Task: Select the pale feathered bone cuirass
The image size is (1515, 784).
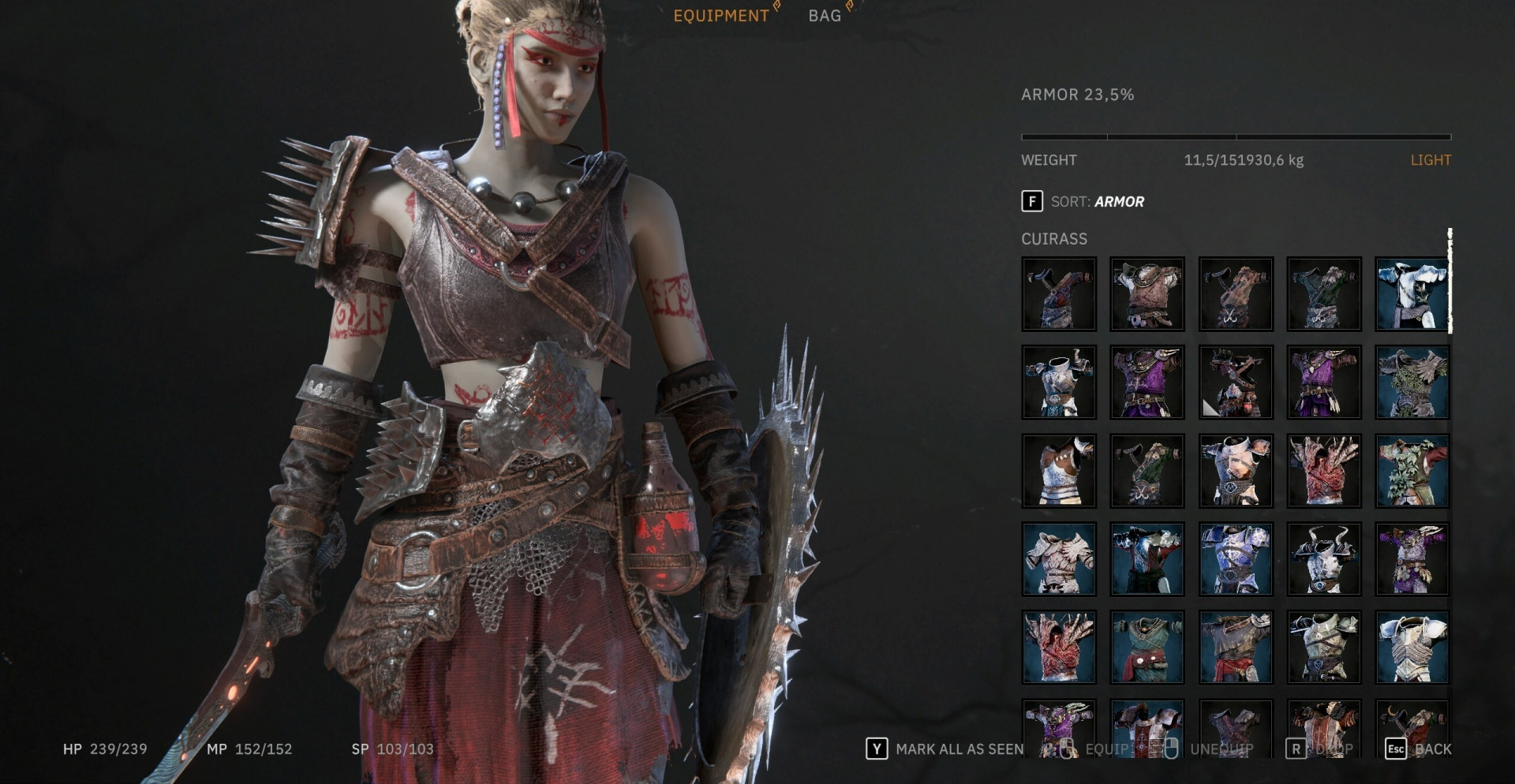Action: point(1059,559)
